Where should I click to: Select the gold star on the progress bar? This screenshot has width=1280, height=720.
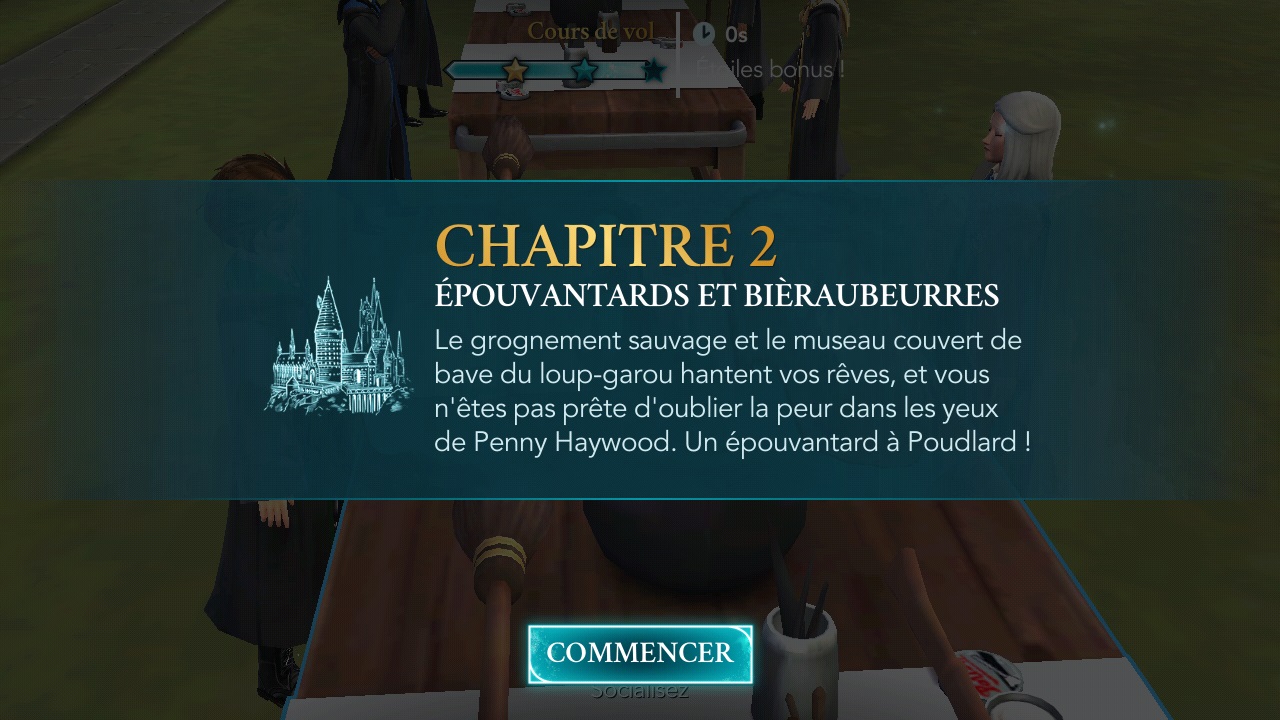coord(515,70)
